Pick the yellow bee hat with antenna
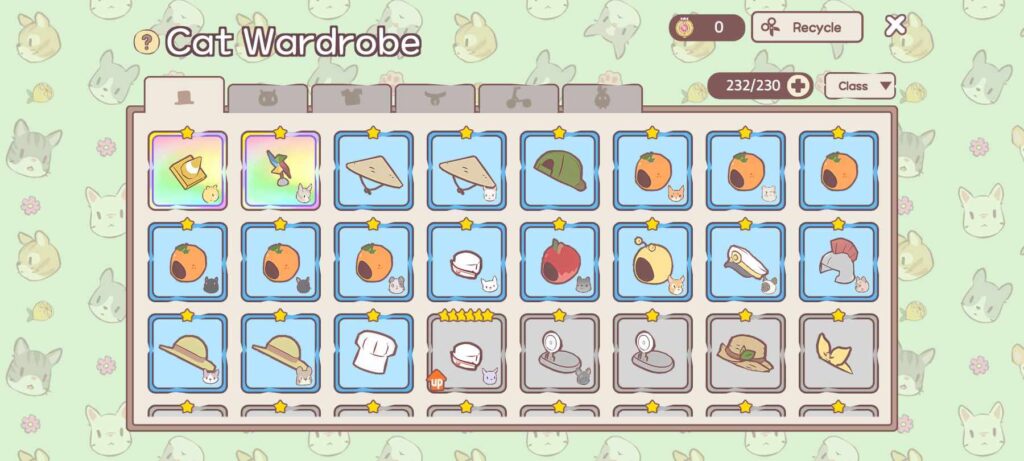The image size is (1024, 461). (653, 262)
